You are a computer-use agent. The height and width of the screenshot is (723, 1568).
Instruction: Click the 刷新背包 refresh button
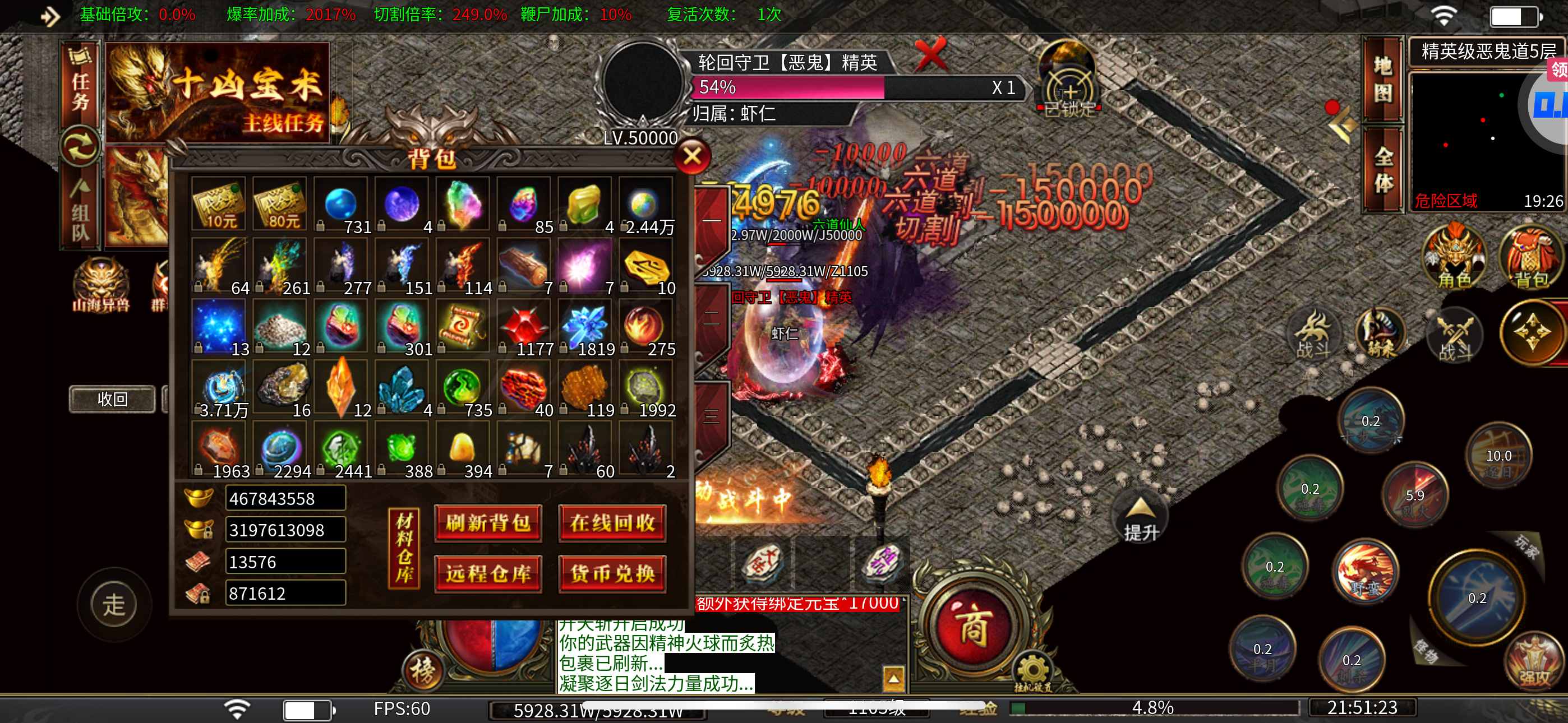pos(487,523)
